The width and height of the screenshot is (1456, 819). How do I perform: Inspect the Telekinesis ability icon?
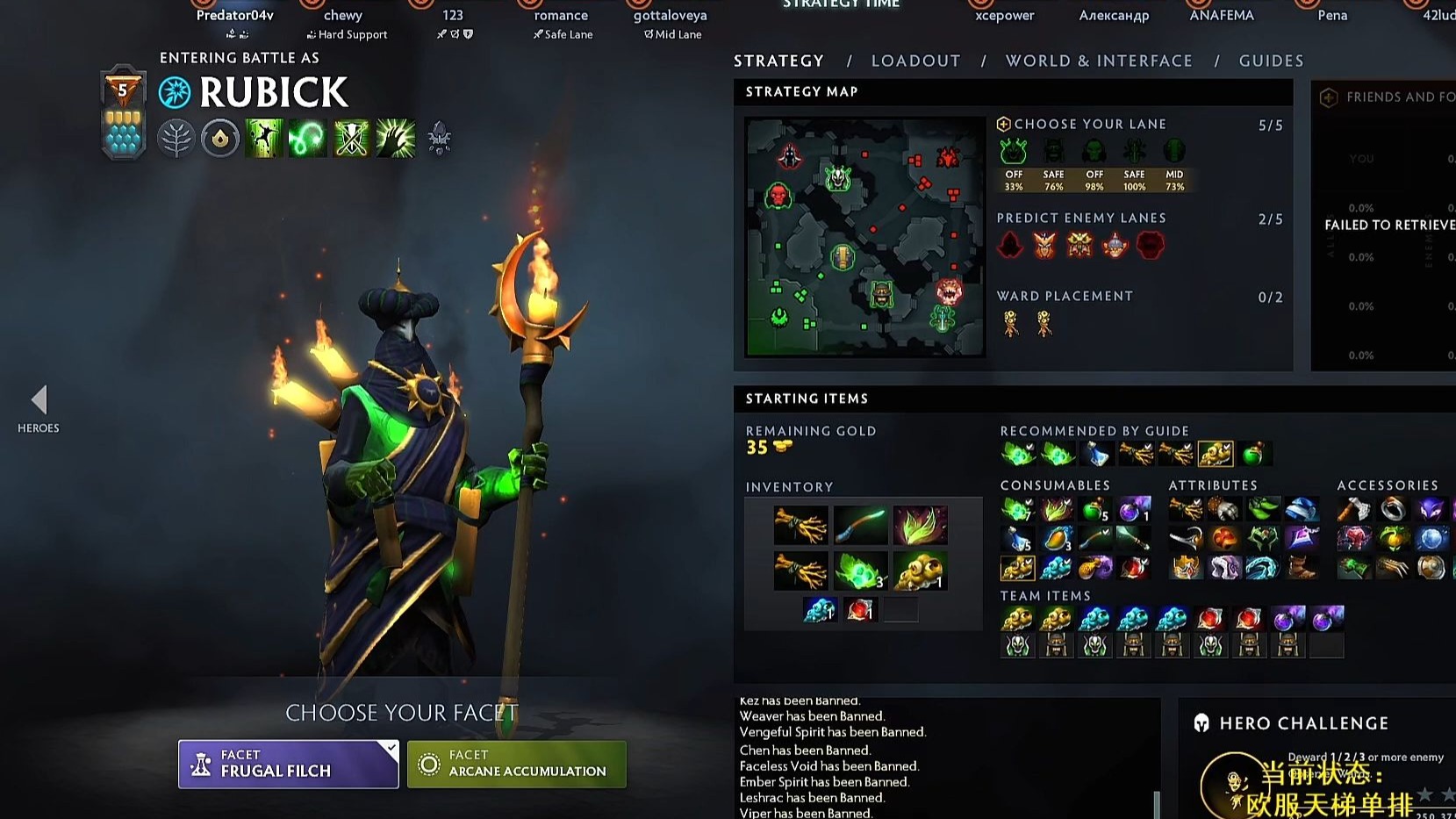pos(263,139)
